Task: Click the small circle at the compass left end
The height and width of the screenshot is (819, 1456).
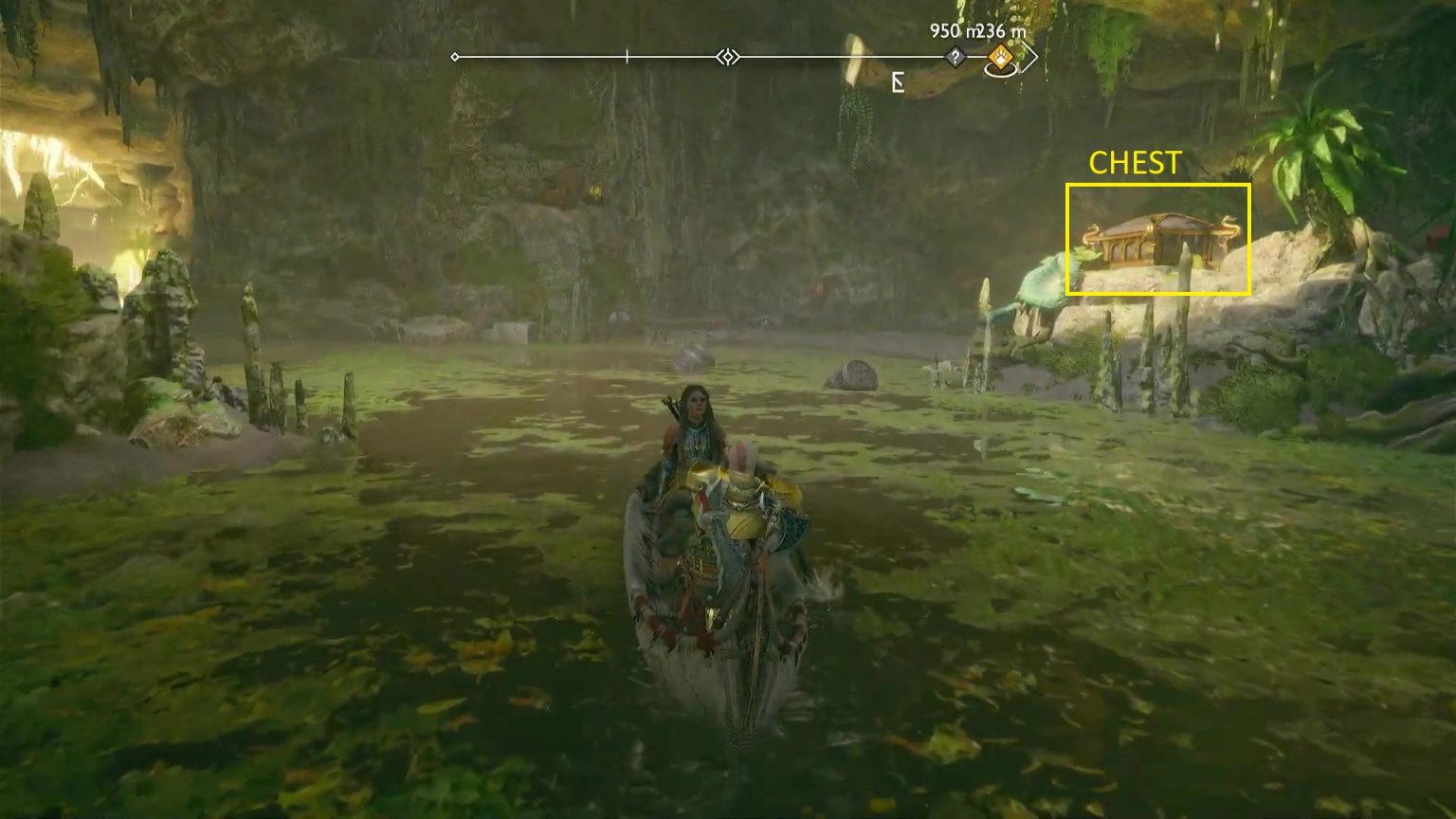Action: [456, 56]
